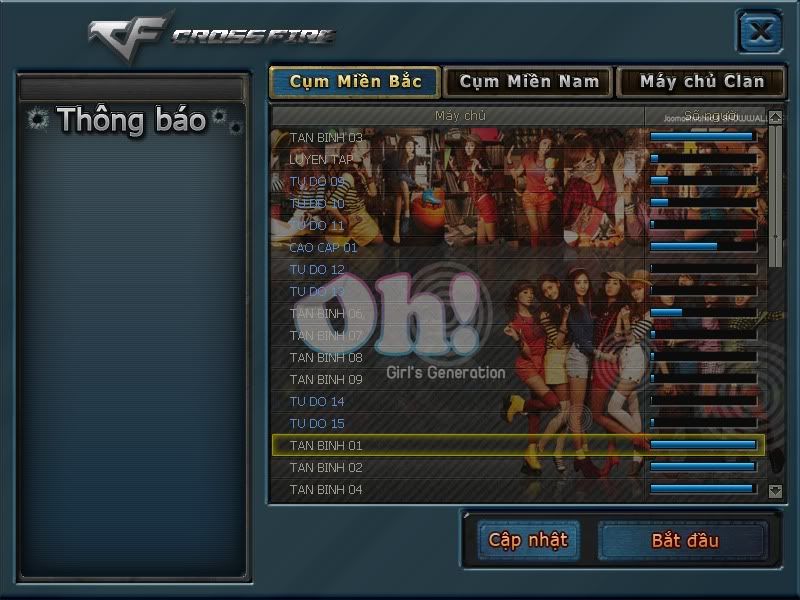Select the TAN BINH 03 server

[x=326, y=137]
